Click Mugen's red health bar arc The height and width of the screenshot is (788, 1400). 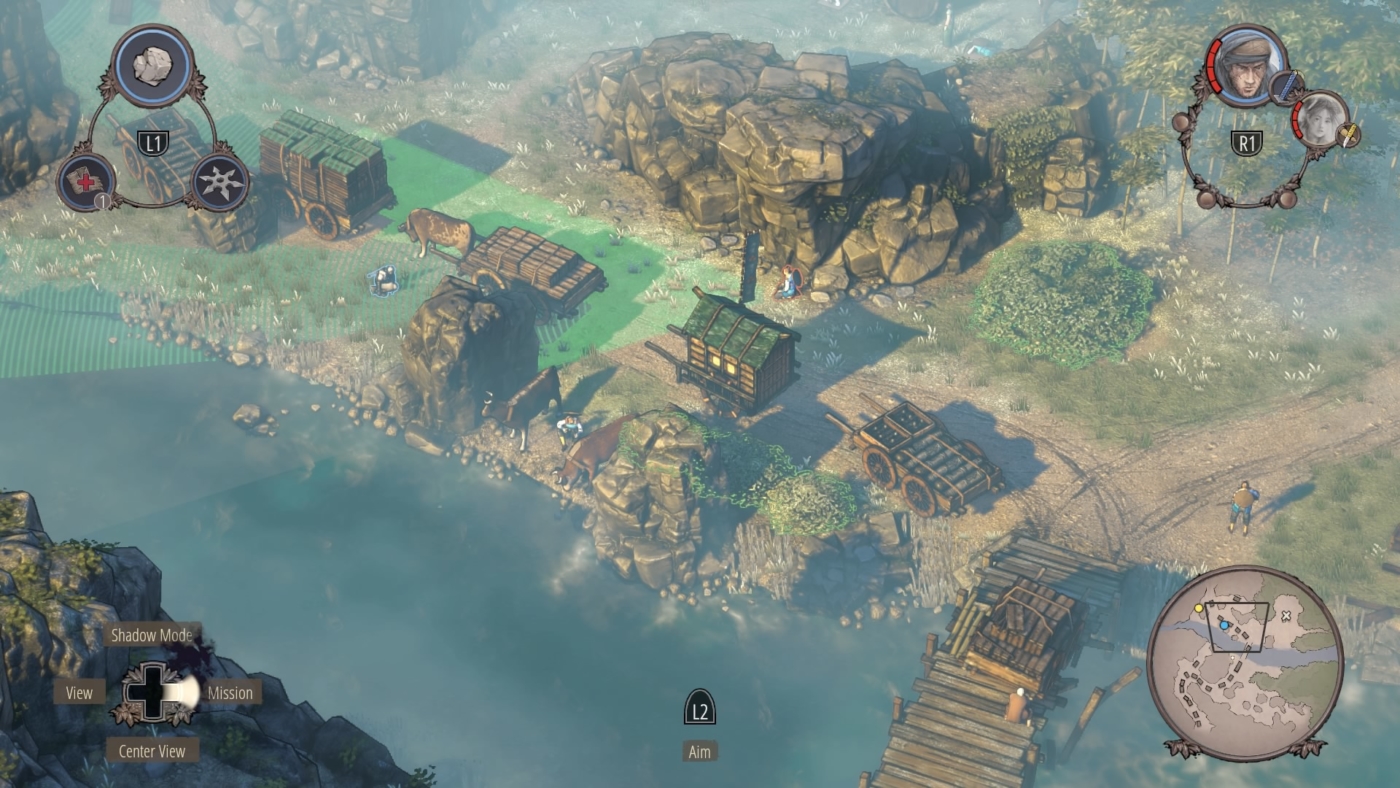point(1212,67)
